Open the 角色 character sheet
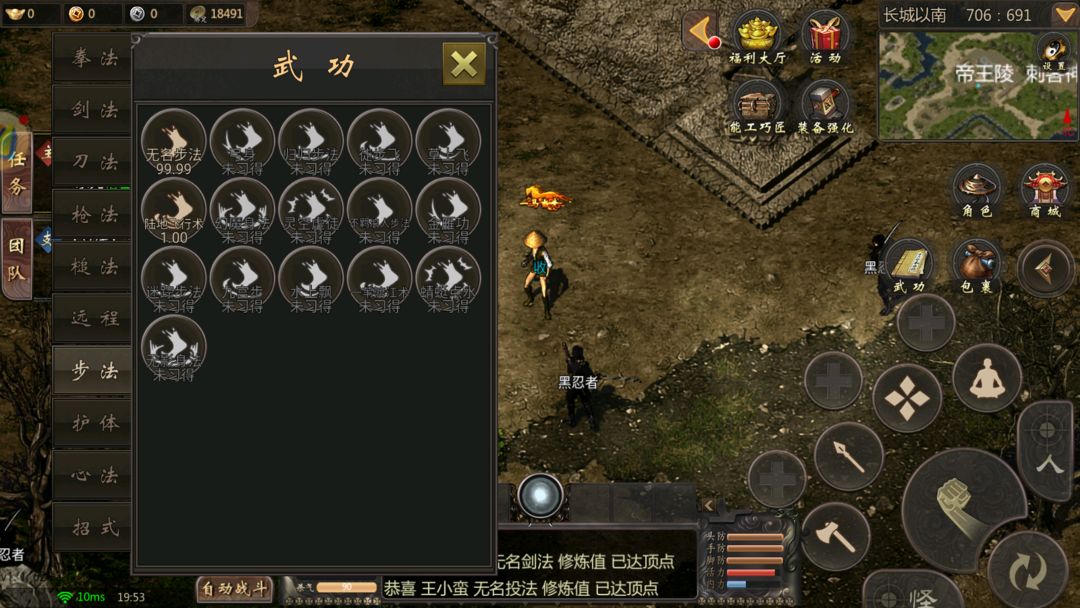Viewport: 1080px width, 608px height. pos(977,190)
